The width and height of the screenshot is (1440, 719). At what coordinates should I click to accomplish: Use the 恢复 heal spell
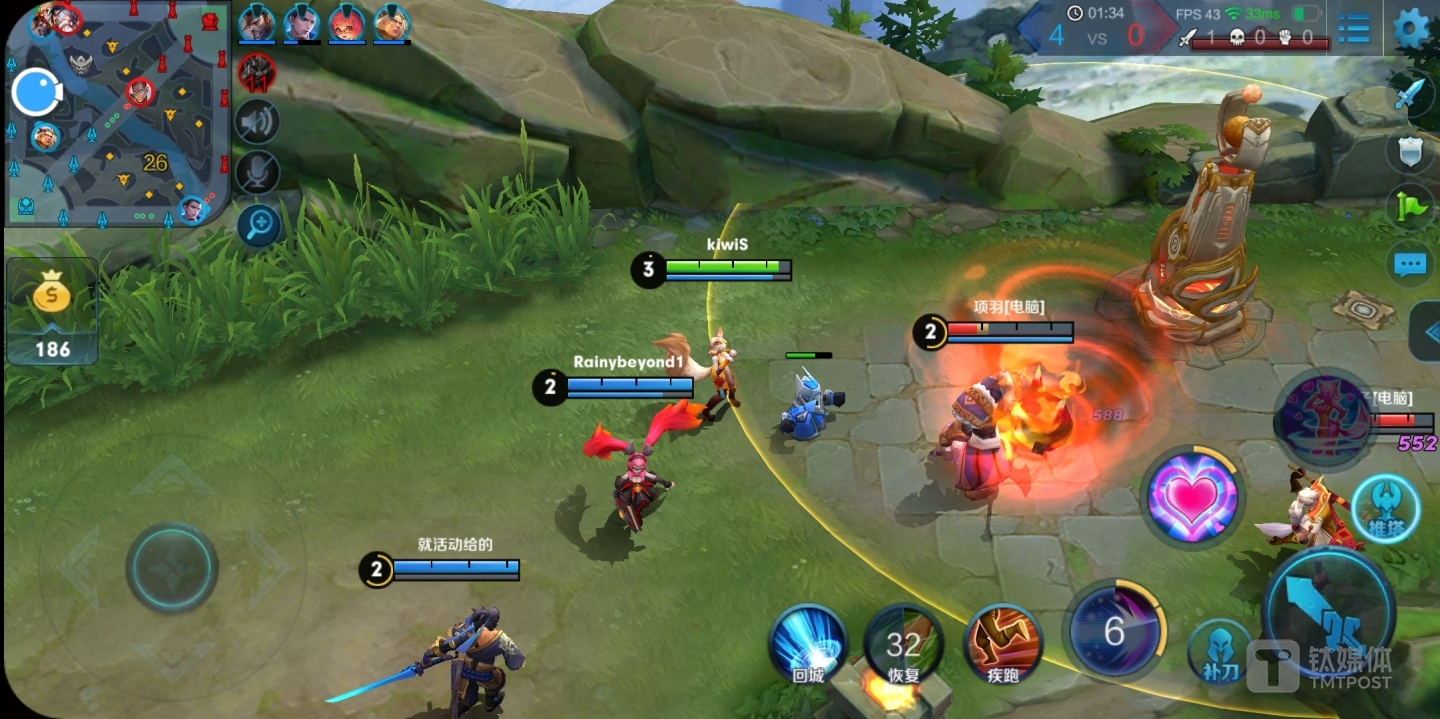click(x=903, y=645)
